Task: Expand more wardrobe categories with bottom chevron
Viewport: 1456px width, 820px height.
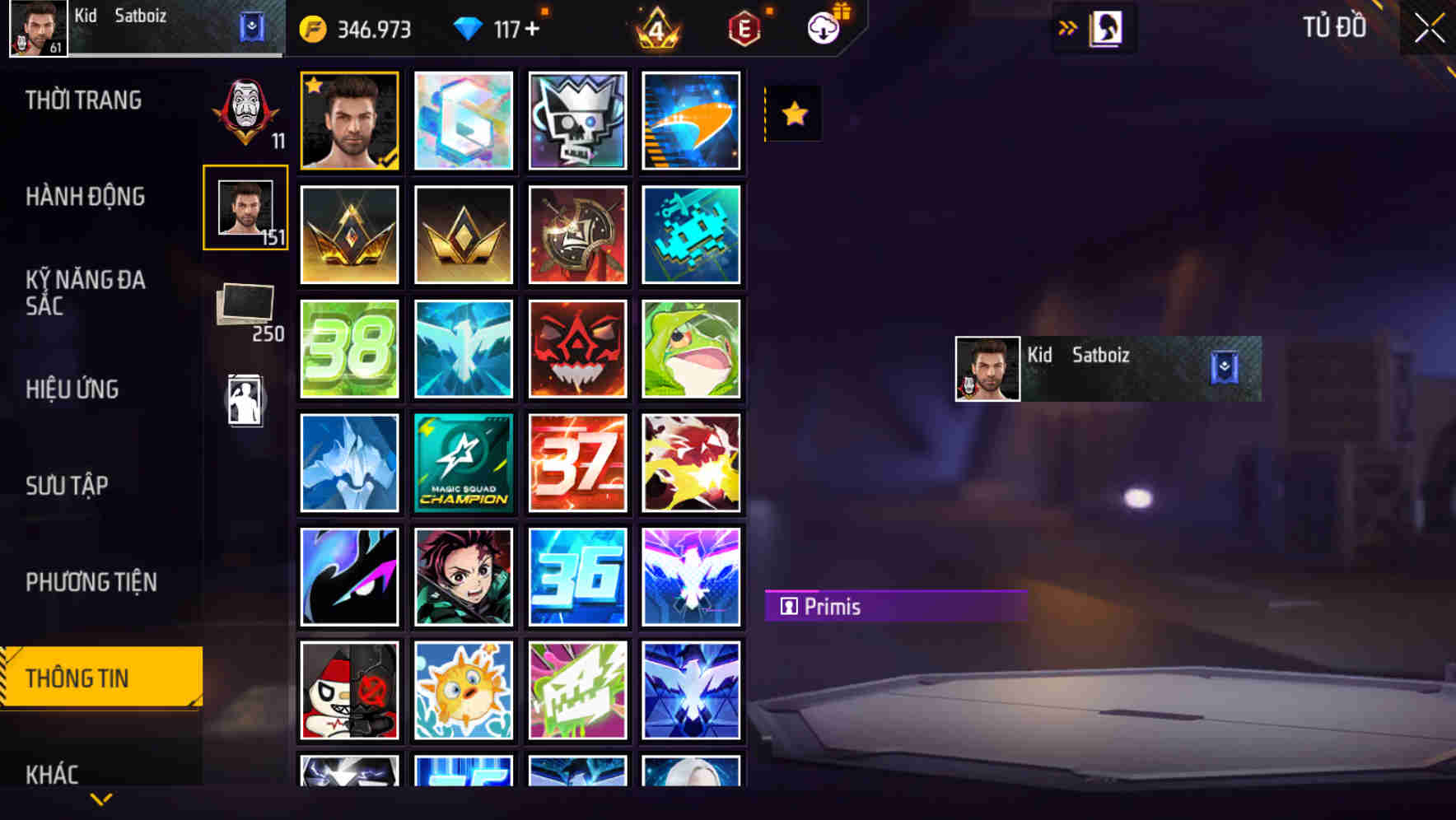Action: pos(100,799)
